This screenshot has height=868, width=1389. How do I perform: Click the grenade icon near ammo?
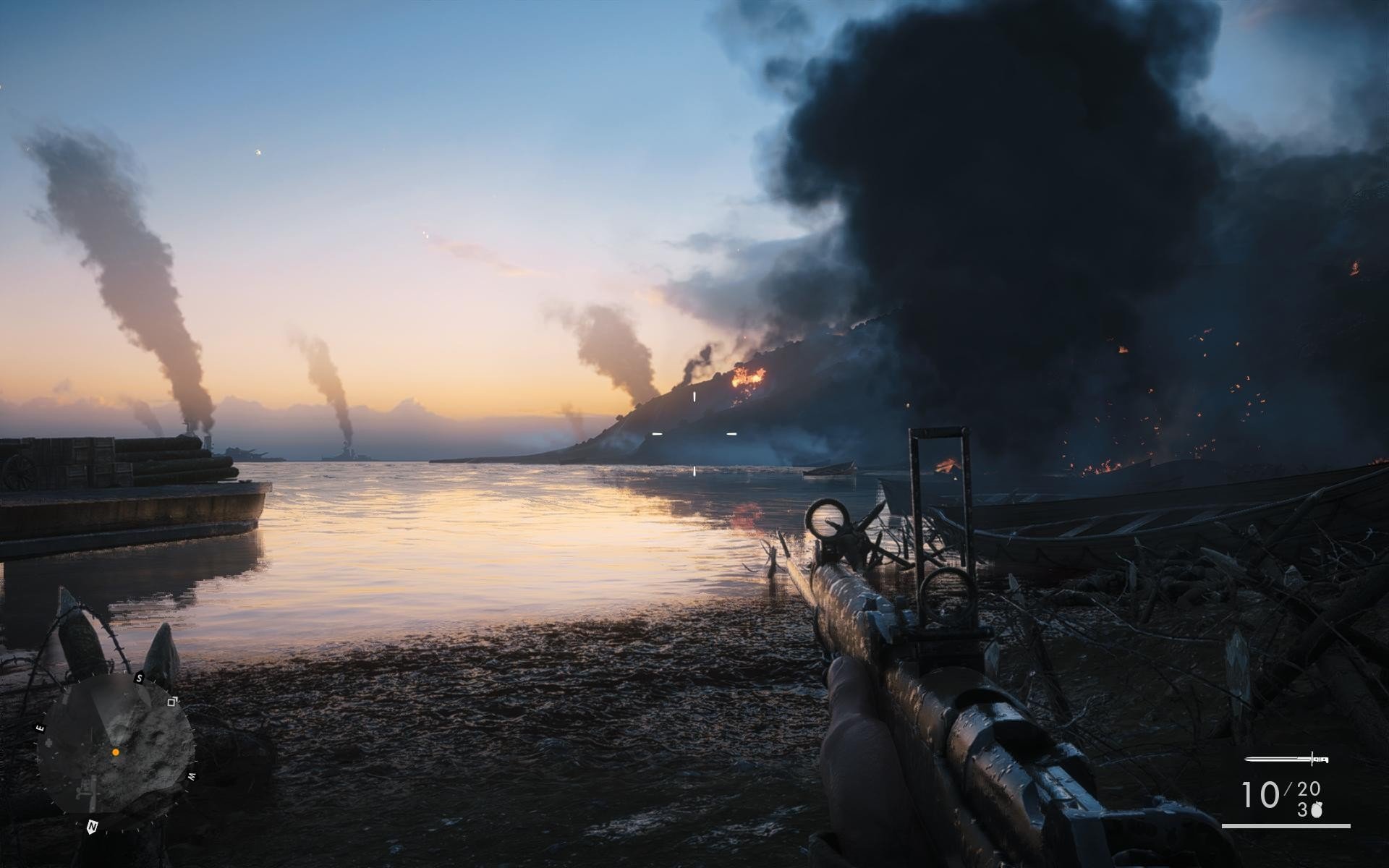pyautogui.click(x=1316, y=810)
